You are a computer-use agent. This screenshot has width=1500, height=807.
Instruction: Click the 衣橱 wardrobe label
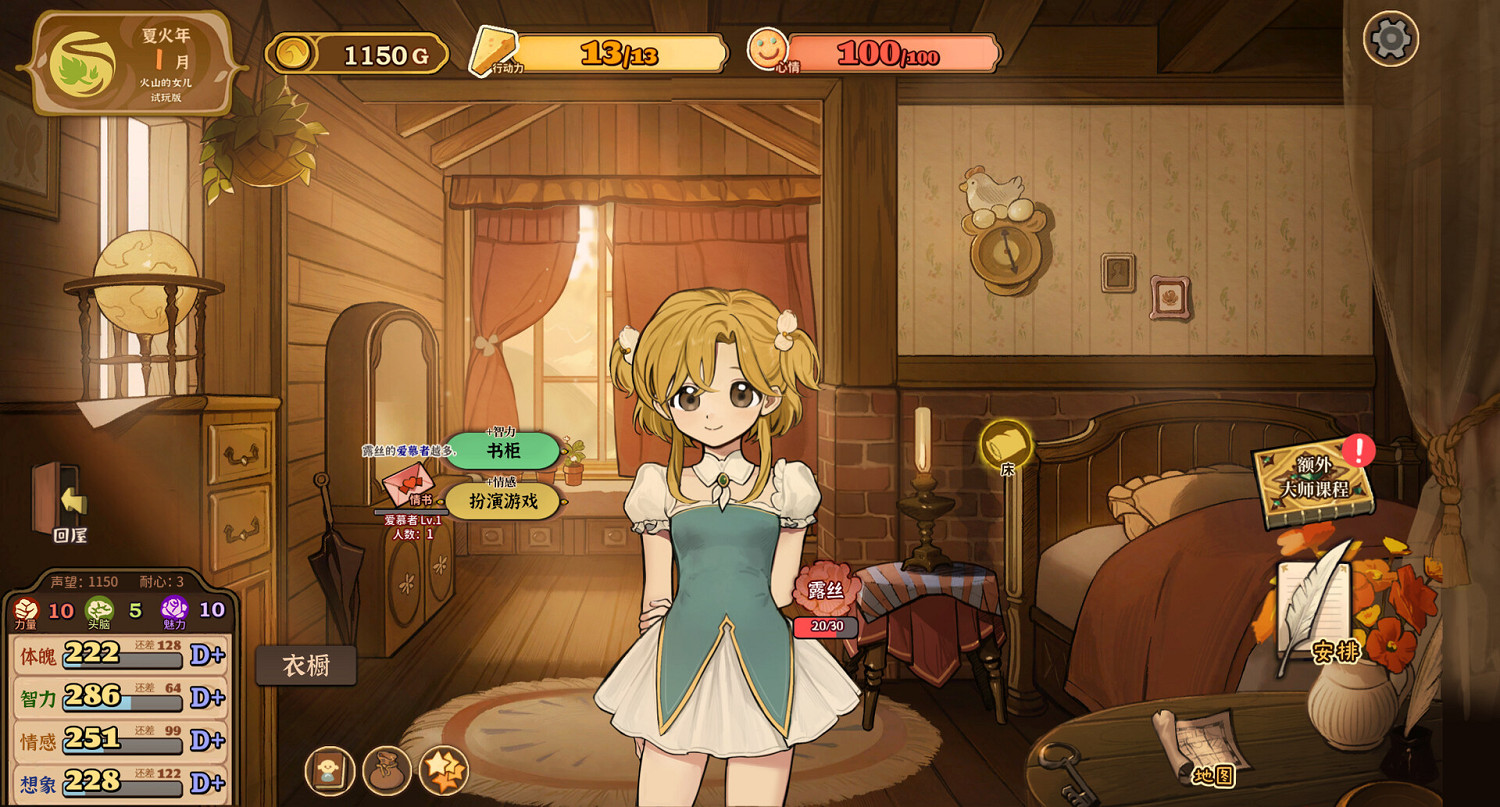click(307, 664)
